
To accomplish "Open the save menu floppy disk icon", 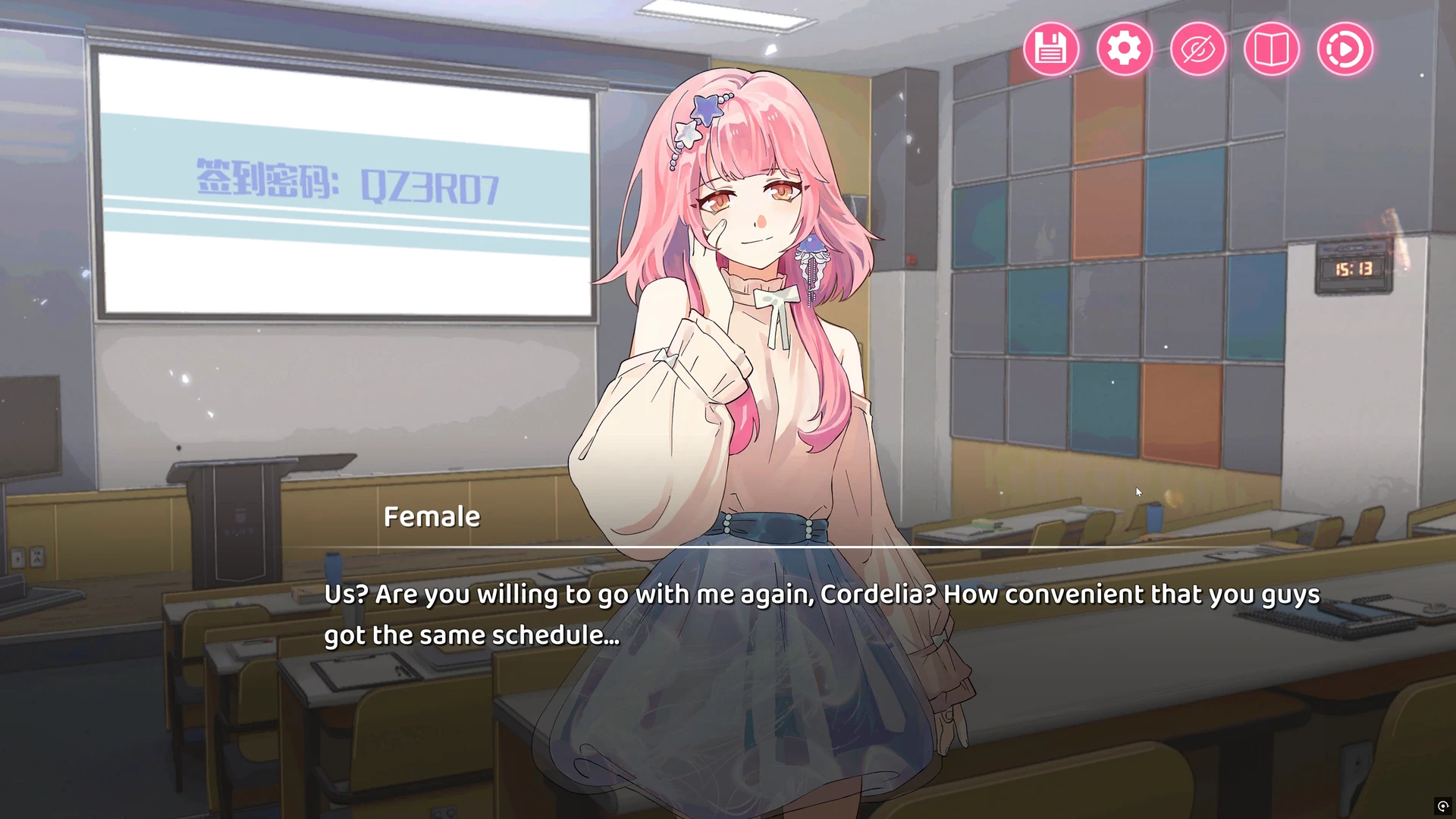I will 1050,49.
